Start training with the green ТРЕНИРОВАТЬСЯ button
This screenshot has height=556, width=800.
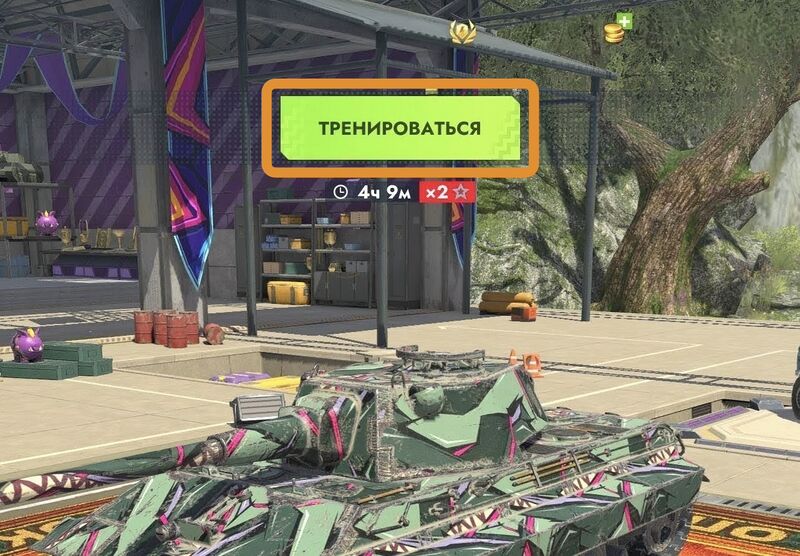pyautogui.click(x=400, y=128)
